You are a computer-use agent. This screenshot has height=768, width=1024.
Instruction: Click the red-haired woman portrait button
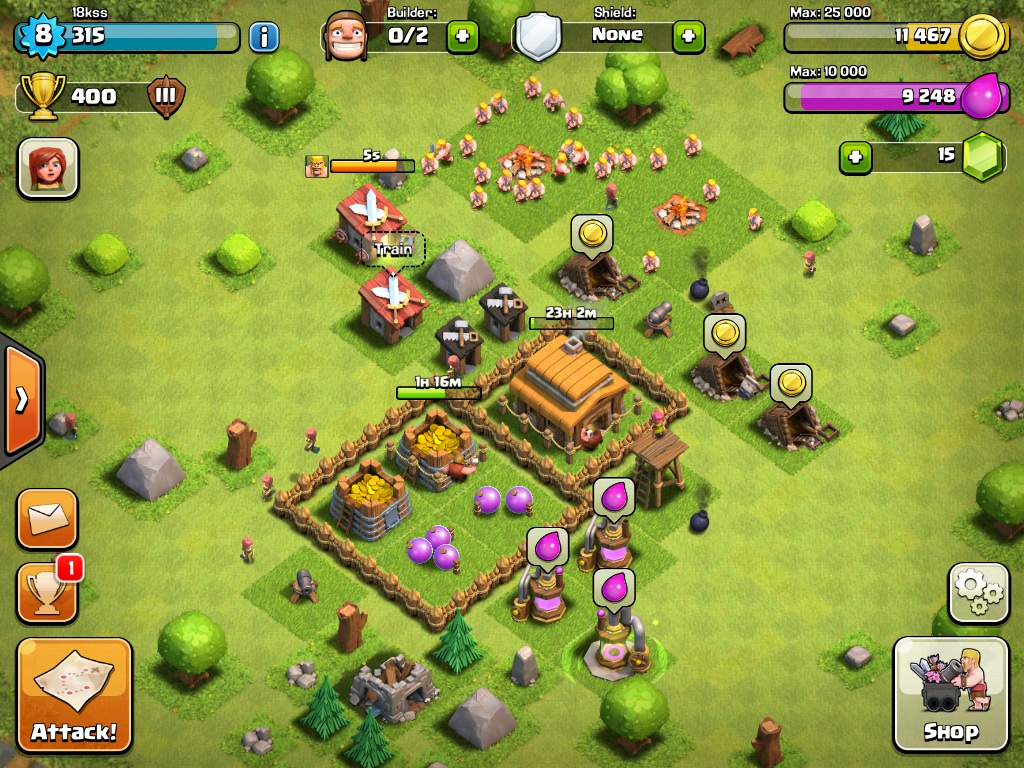(48, 167)
